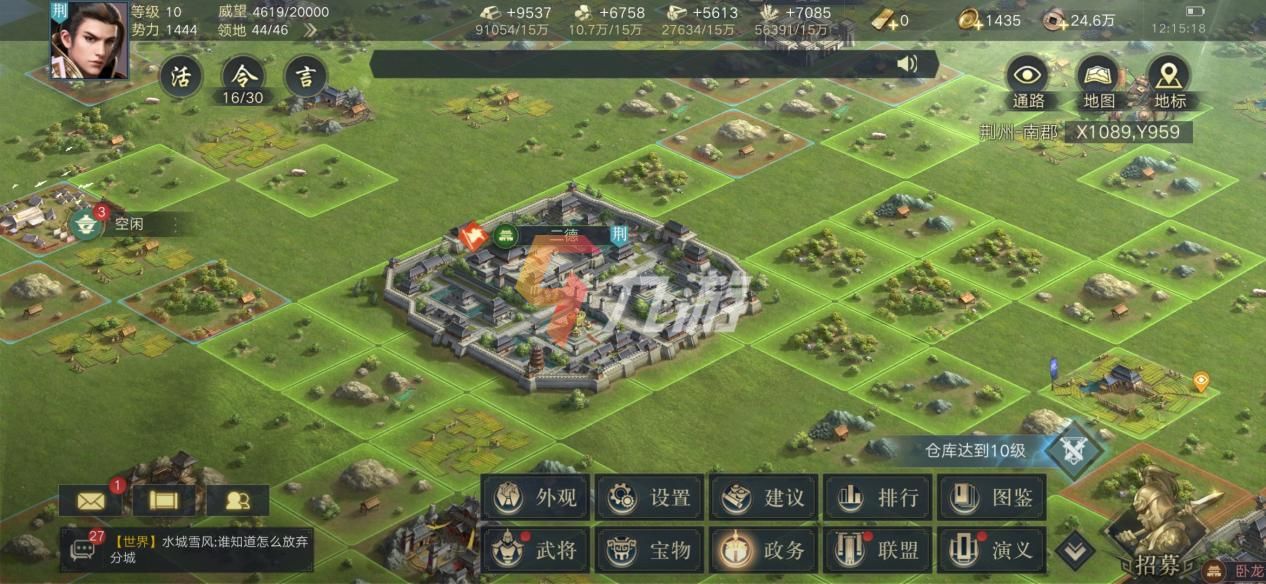Open the 宝物 treasures menu
Viewport: 1266px width, 584px height.
pos(650,550)
